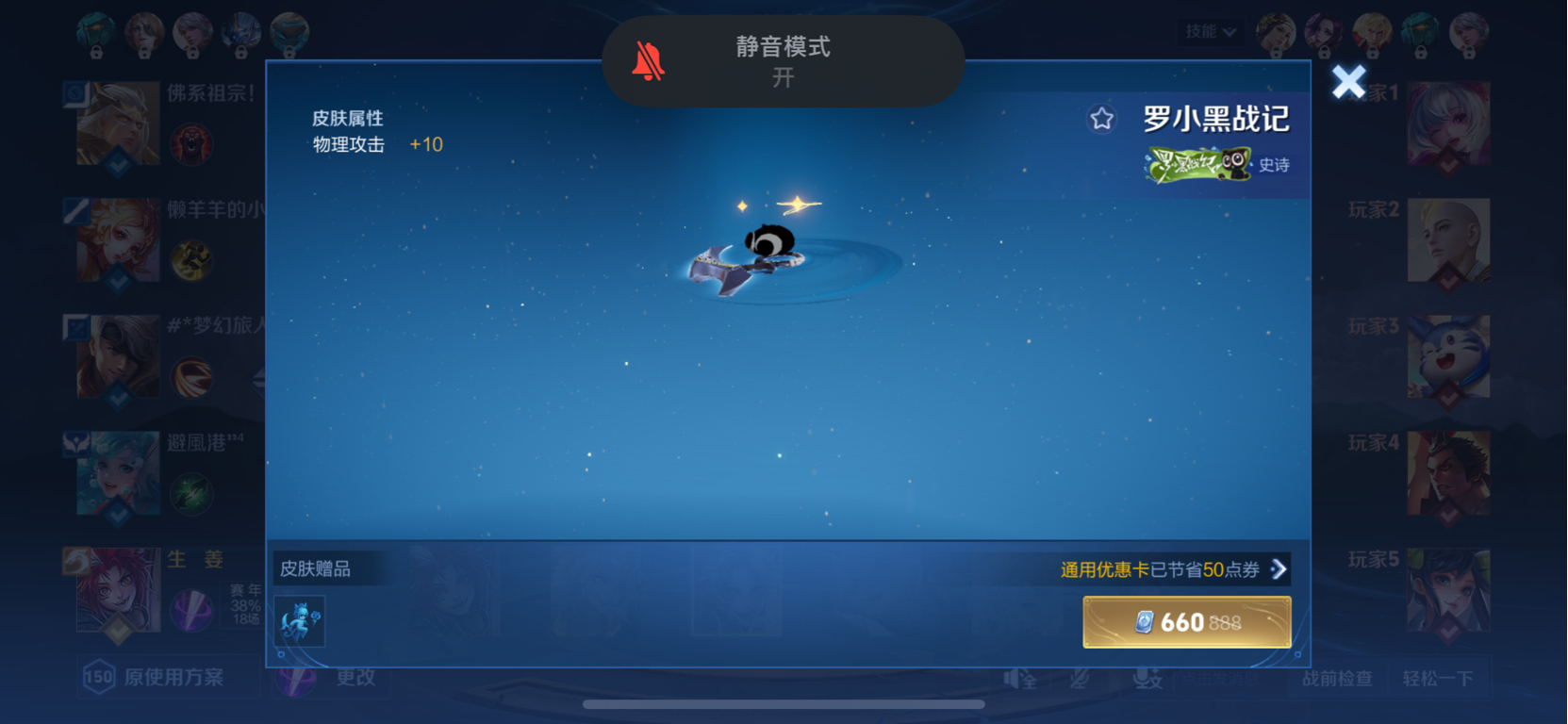The height and width of the screenshot is (724, 1568).
Task: Tap the 战前检查 button
Action: click(x=1337, y=678)
